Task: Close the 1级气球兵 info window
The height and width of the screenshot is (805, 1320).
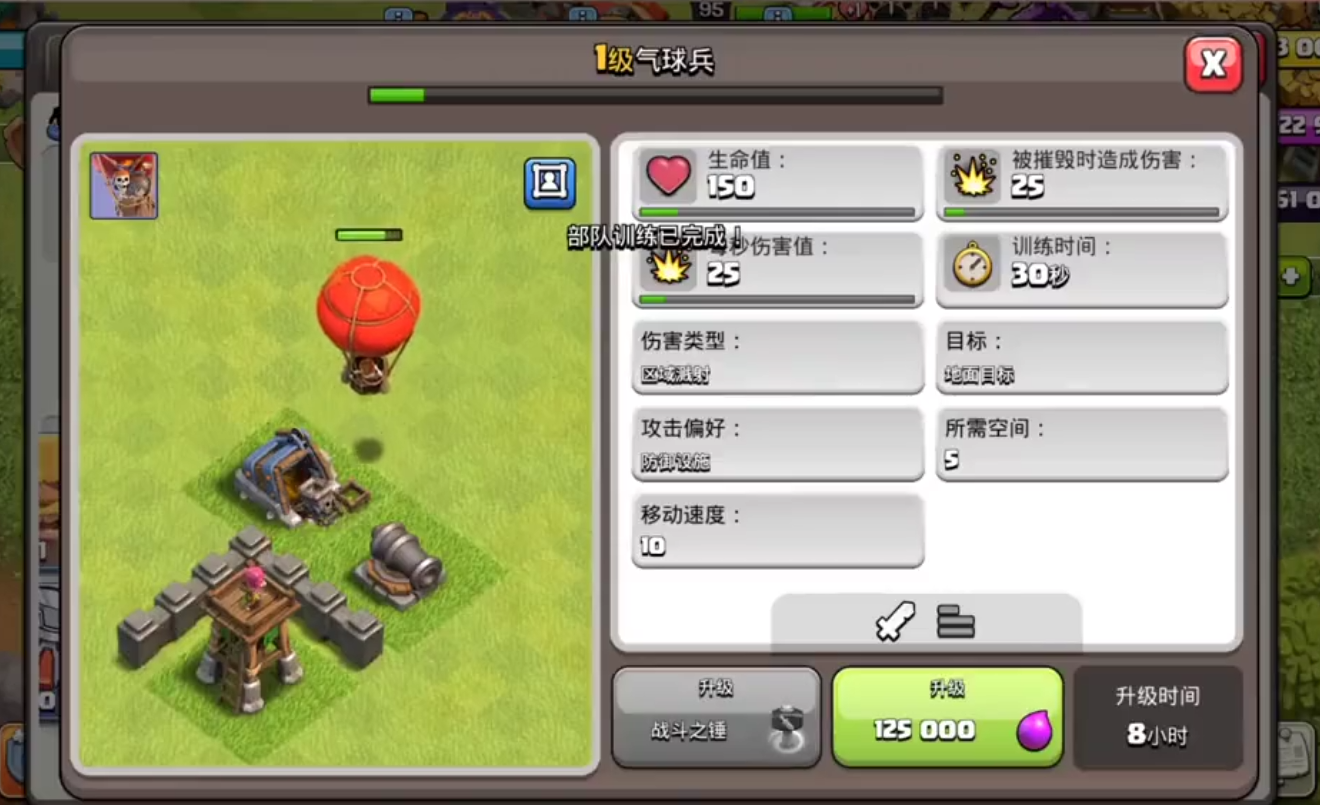Action: (1214, 64)
